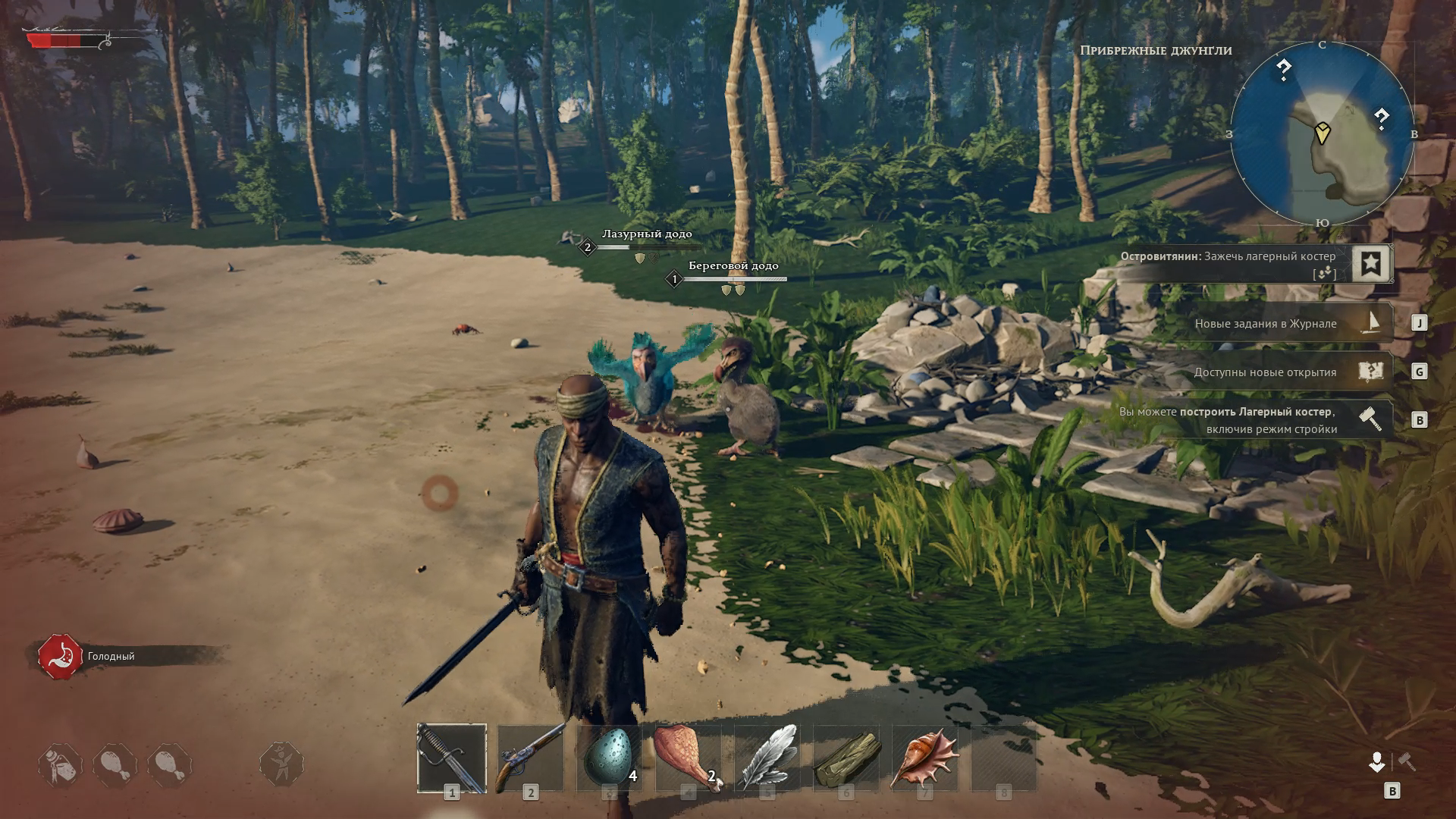Use the roasted meat leg in the hotbar
Screen dimensions: 1456x819
click(x=688, y=758)
